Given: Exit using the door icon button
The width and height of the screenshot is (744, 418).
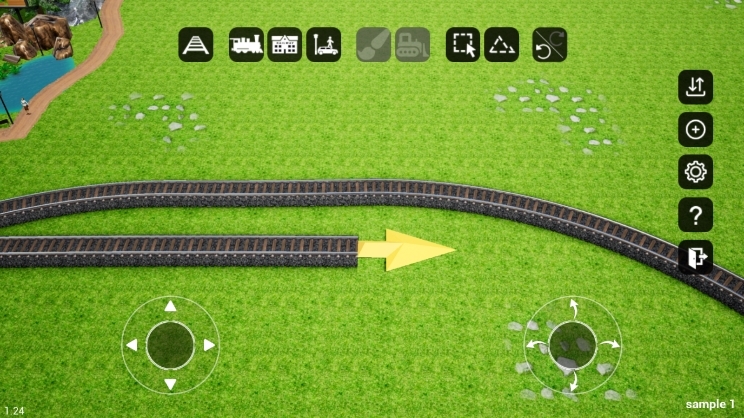Looking at the screenshot, I should [x=695, y=257].
